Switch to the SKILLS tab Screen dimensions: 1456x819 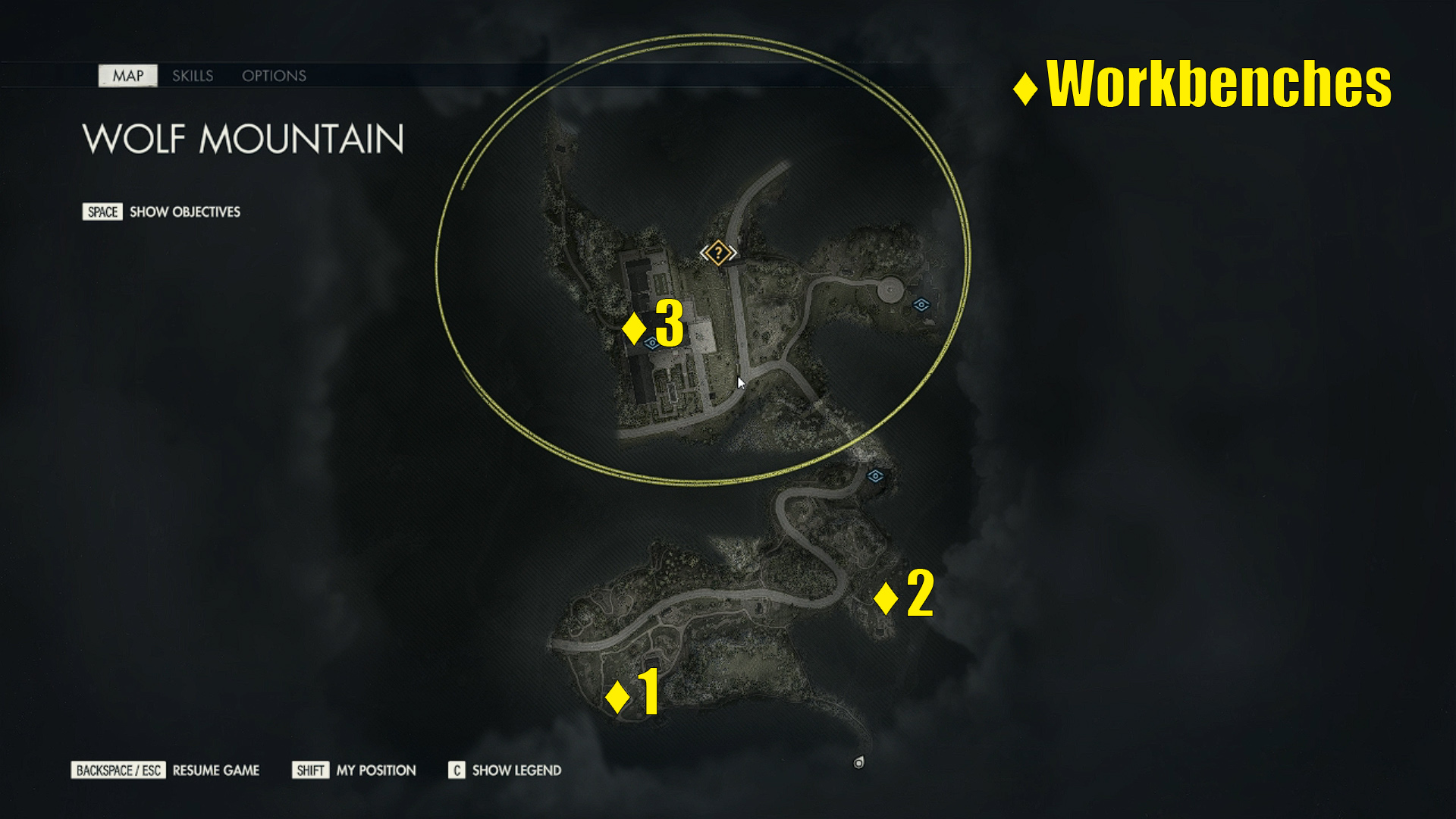(193, 76)
